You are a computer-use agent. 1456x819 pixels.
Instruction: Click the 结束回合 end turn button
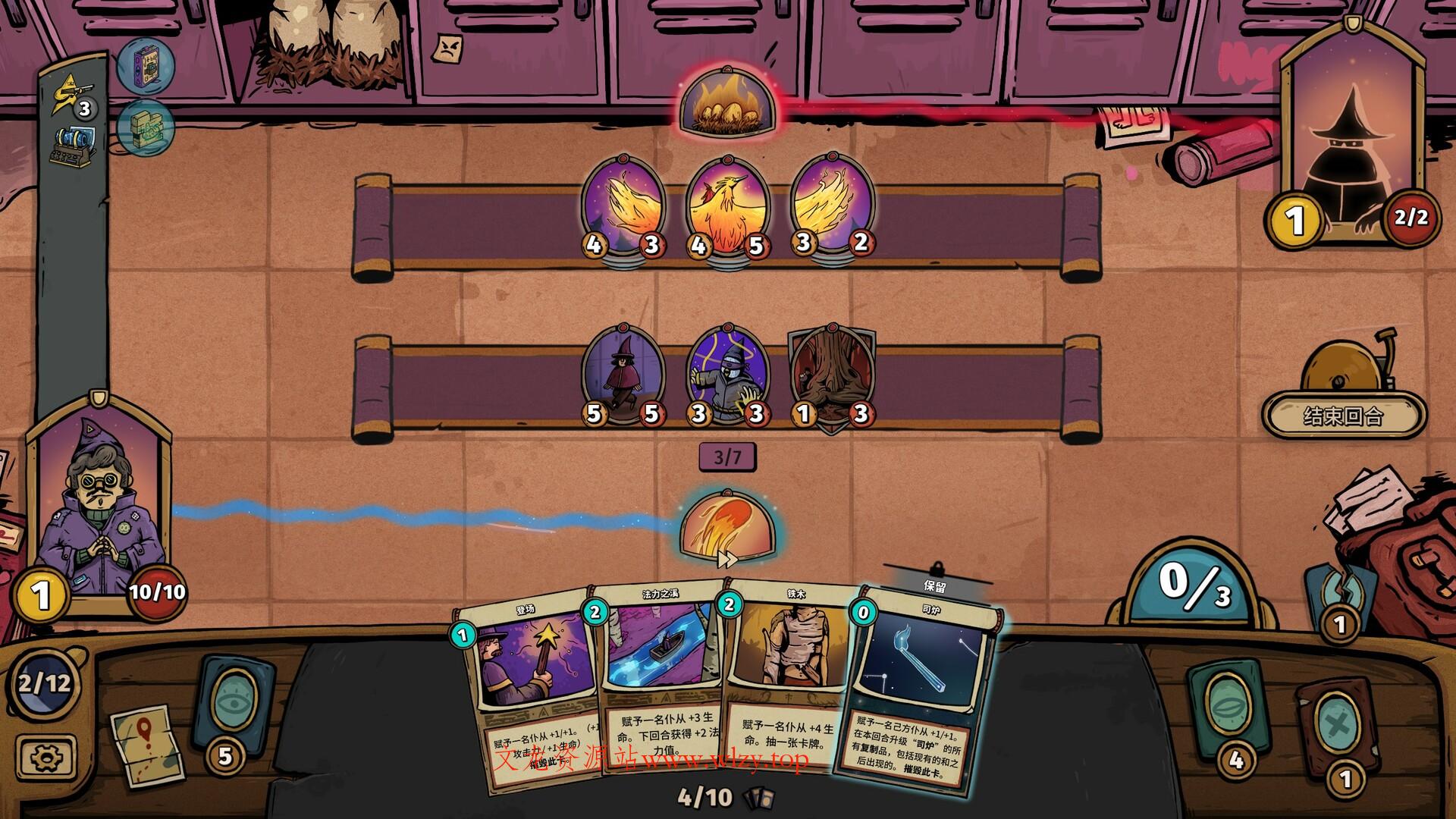pyautogui.click(x=1343, y=415)
